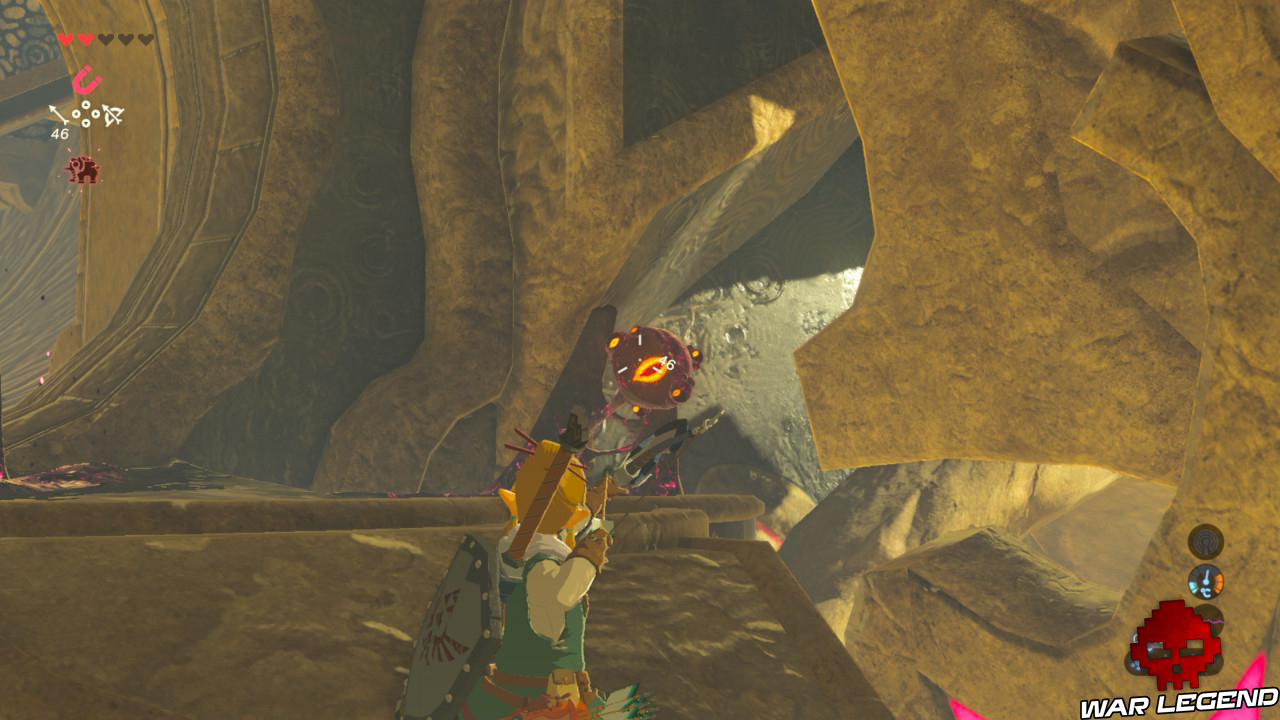The width and height of the screenshot is (1280, 720).
Task: Select the up arrow on the d-pad indicator
Action: [x=86, y=105]
